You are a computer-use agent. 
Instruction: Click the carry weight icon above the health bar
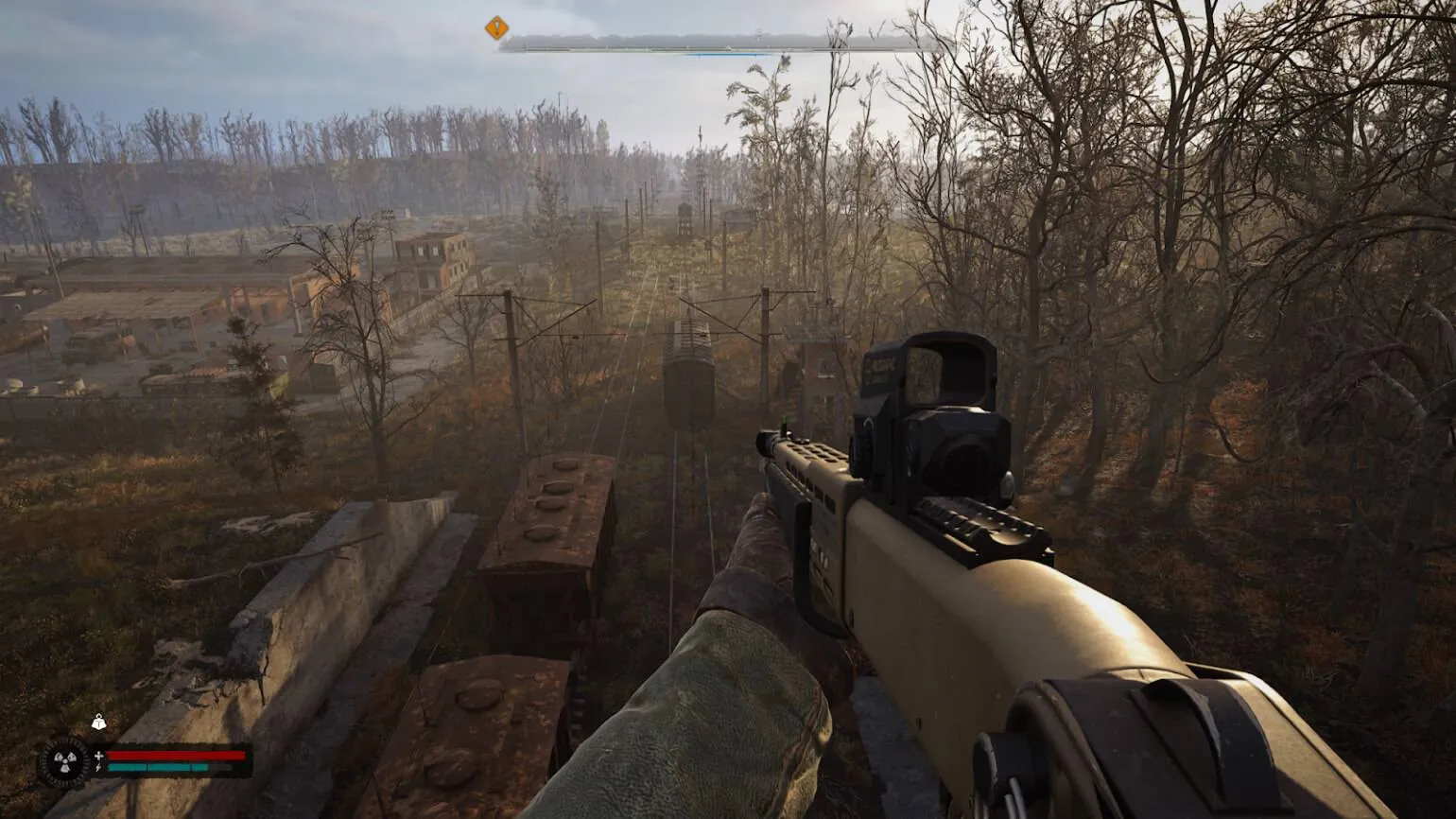pyautogui.click(x=98, y=723)
